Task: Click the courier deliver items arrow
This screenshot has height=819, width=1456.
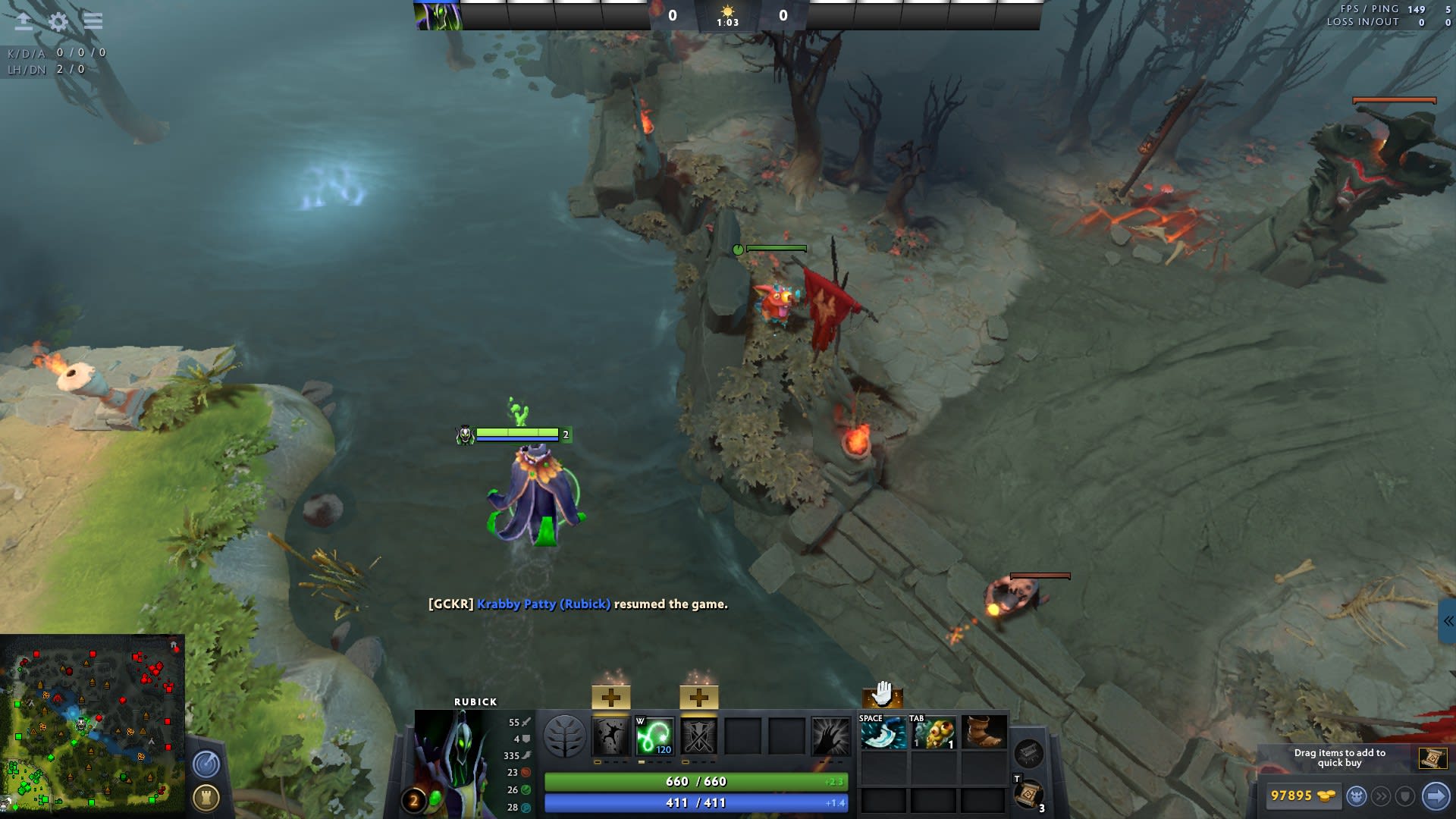Action: click(1435, 796)
